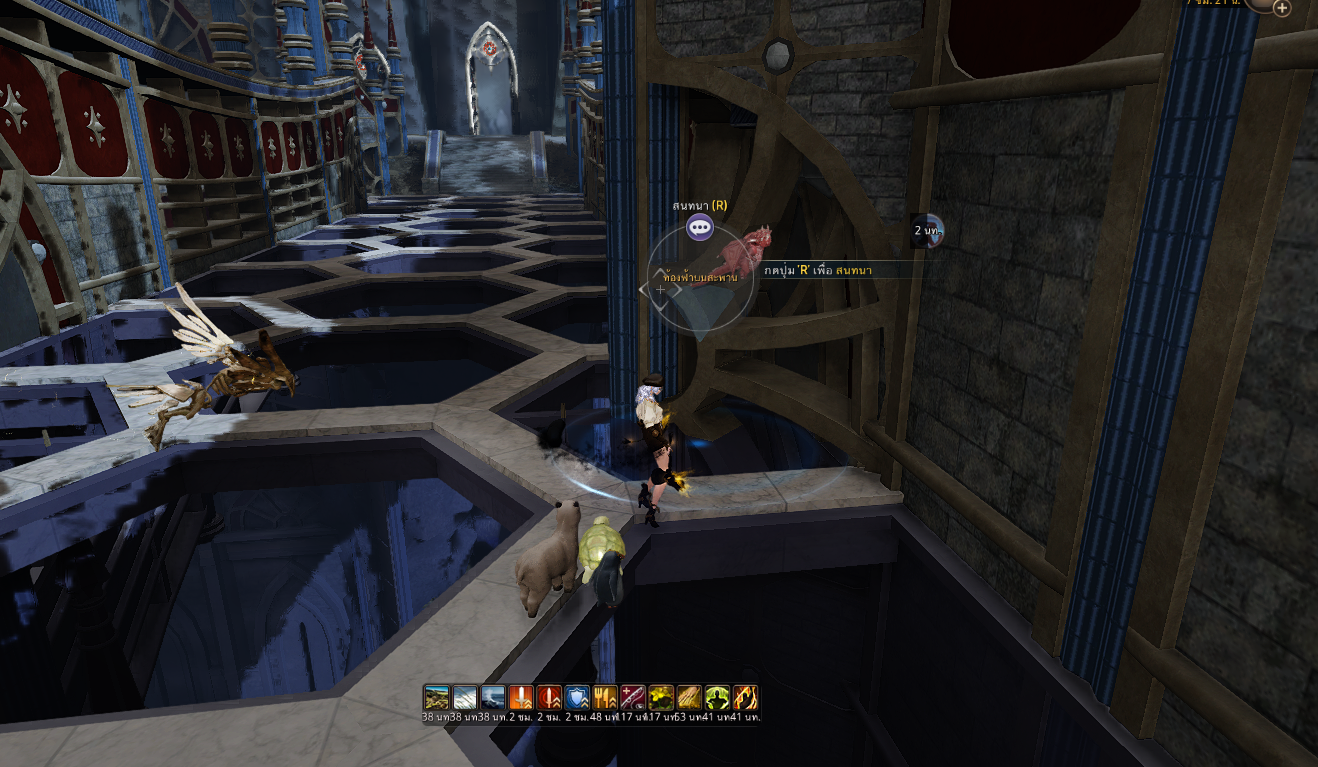The width and height of the screenshot is (1318, 767).
Task: Click the plus button in the corner
Action: 1281,8
